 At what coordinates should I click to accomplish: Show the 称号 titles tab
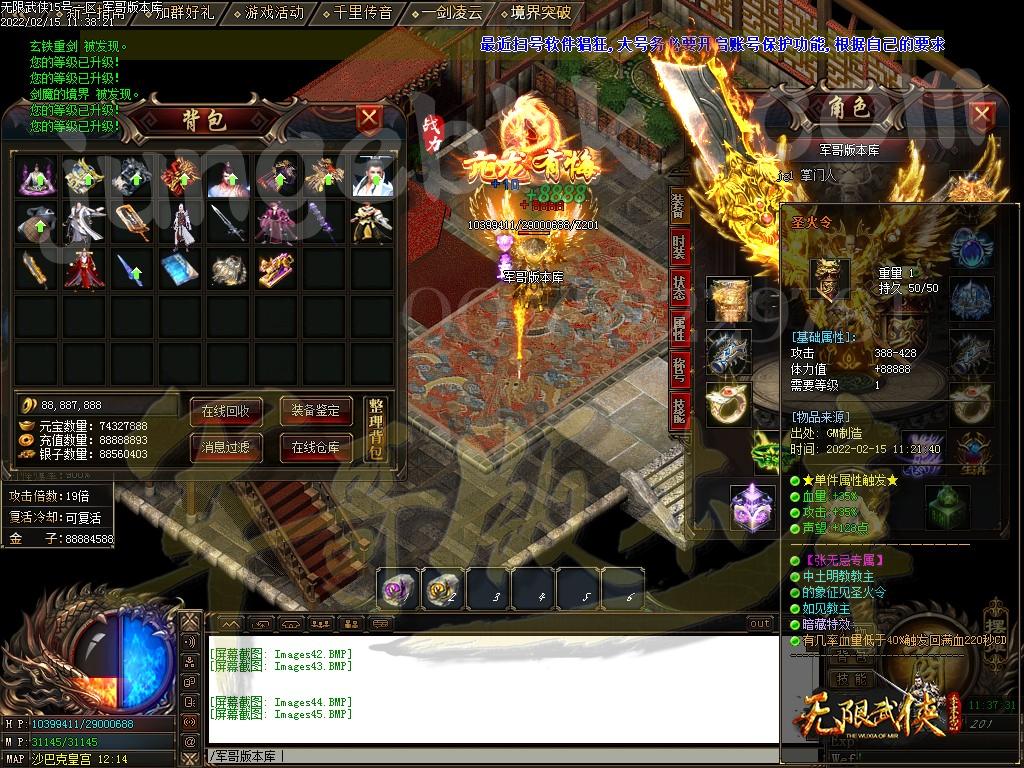point(679,369)
